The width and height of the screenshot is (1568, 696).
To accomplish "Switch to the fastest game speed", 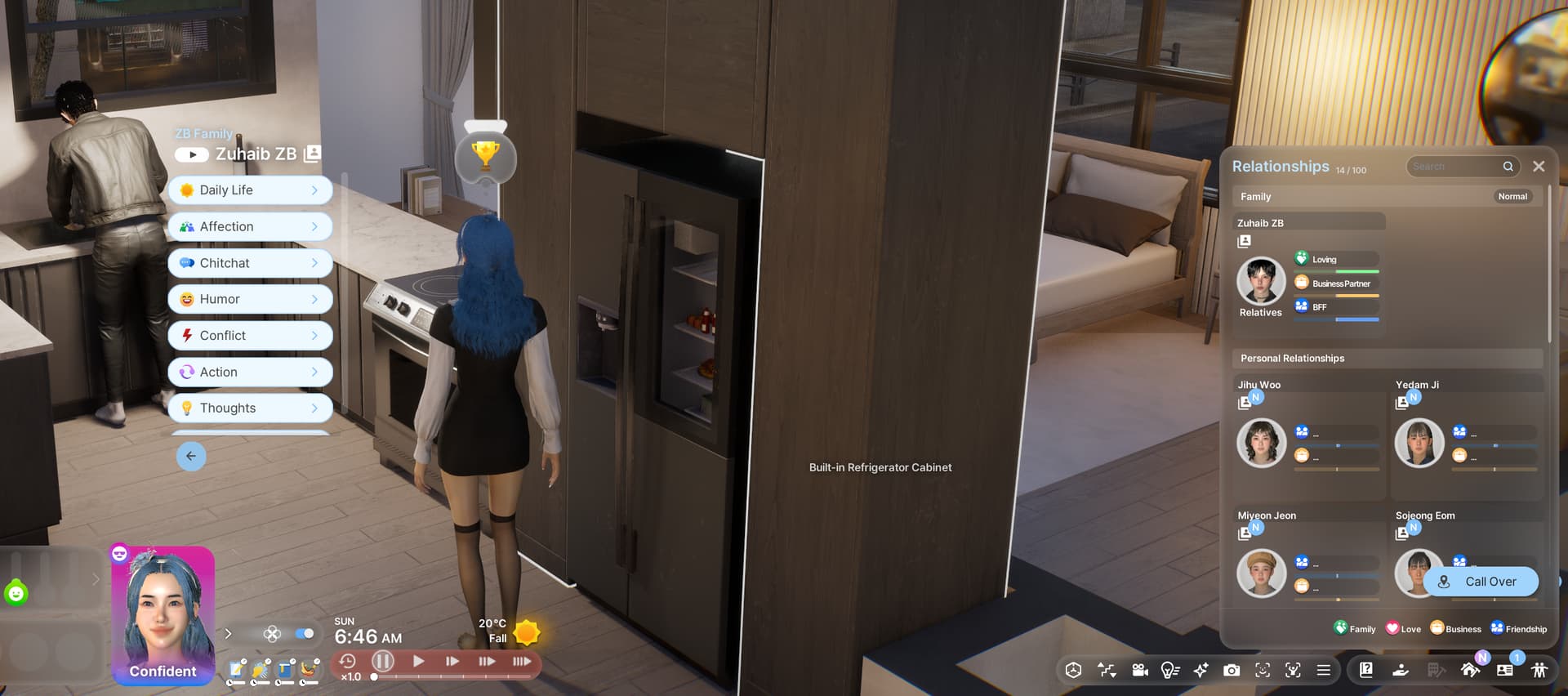I will [x=522, y=661].
